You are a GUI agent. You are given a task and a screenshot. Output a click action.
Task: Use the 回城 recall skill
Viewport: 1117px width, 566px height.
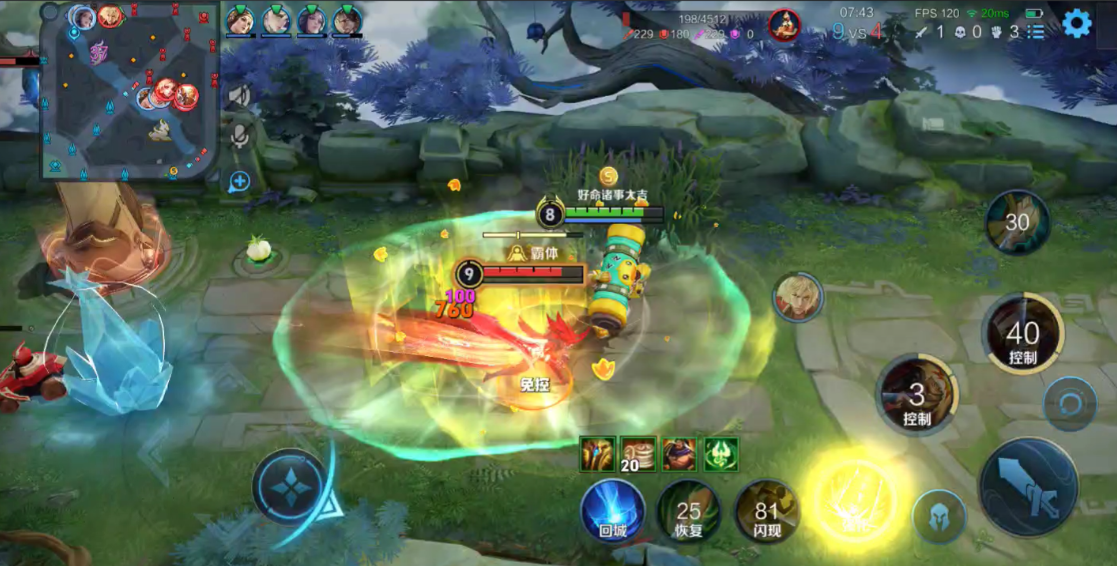click(x=613, y=510)
